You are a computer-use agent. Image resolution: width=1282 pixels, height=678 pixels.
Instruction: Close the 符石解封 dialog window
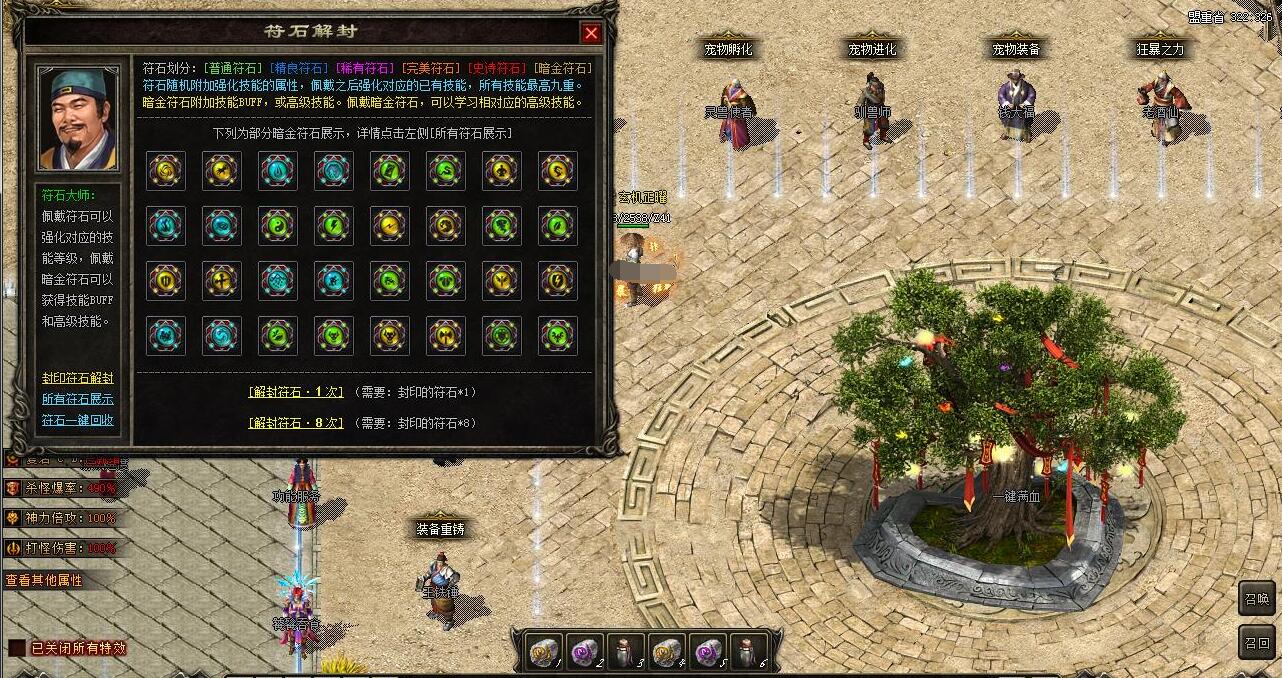click(x=591, y=33)
